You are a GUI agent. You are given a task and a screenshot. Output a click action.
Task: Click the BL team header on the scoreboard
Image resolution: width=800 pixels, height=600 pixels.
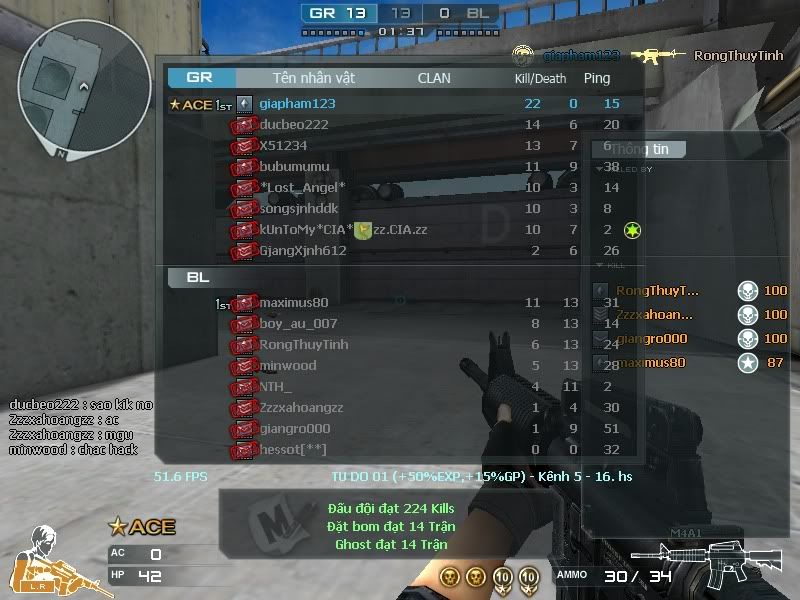(198, 277)
